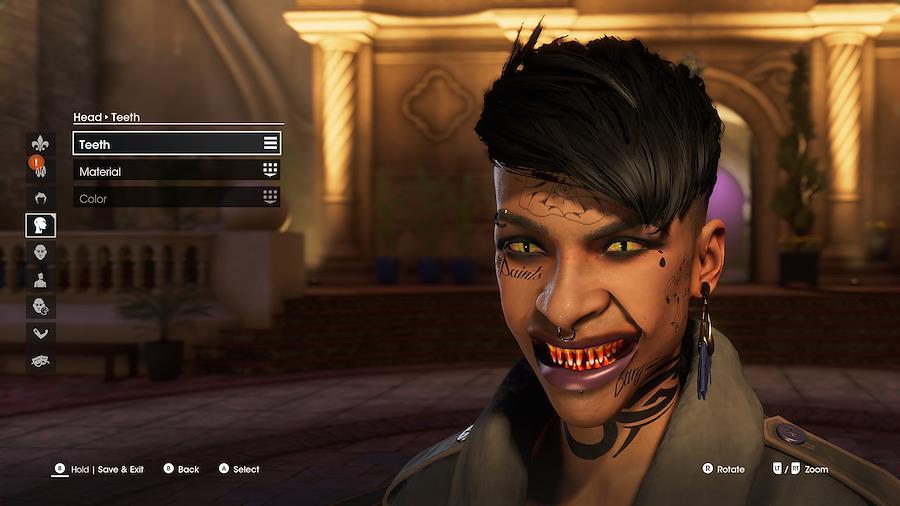
Task: Select the Teeth option row
Action: pos(176,144)
